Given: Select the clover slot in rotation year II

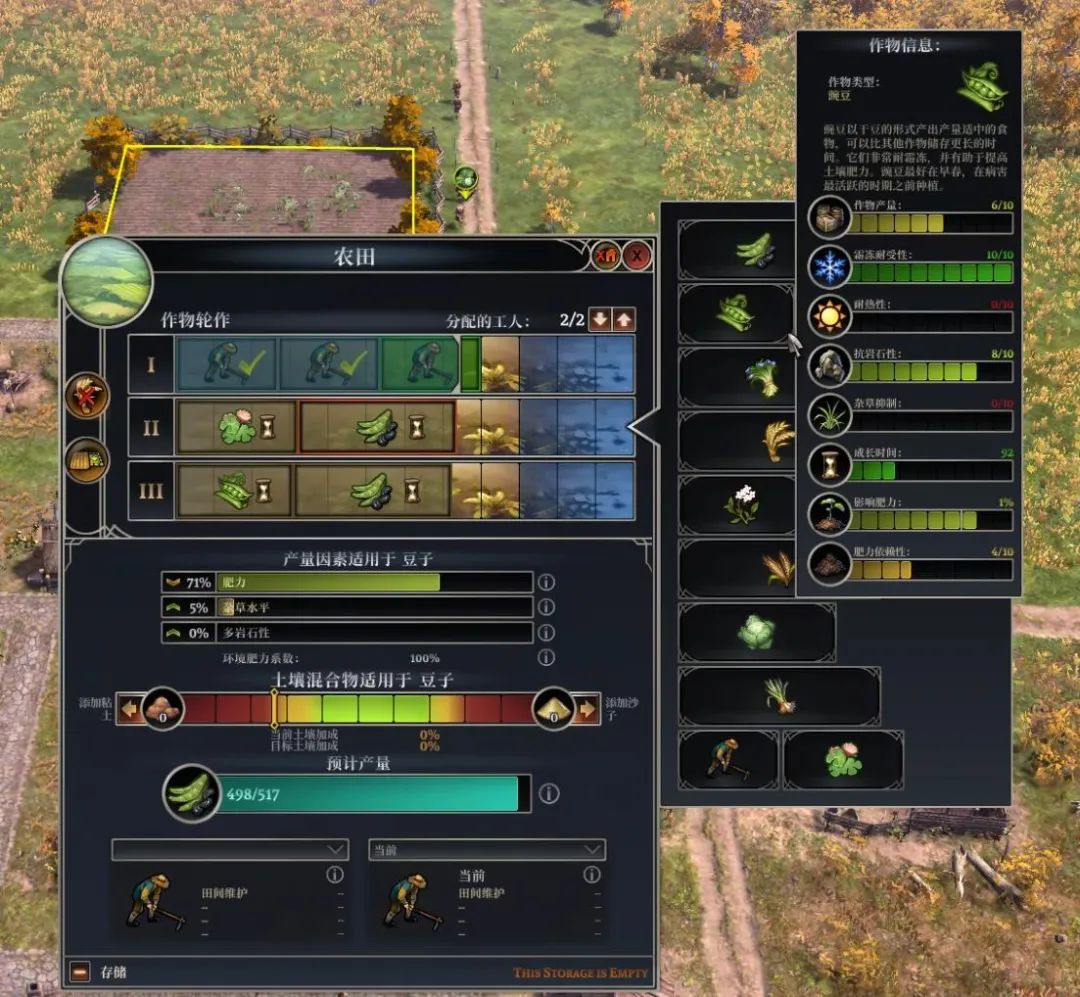Looking at the screenshot, I should pos(236,427).
